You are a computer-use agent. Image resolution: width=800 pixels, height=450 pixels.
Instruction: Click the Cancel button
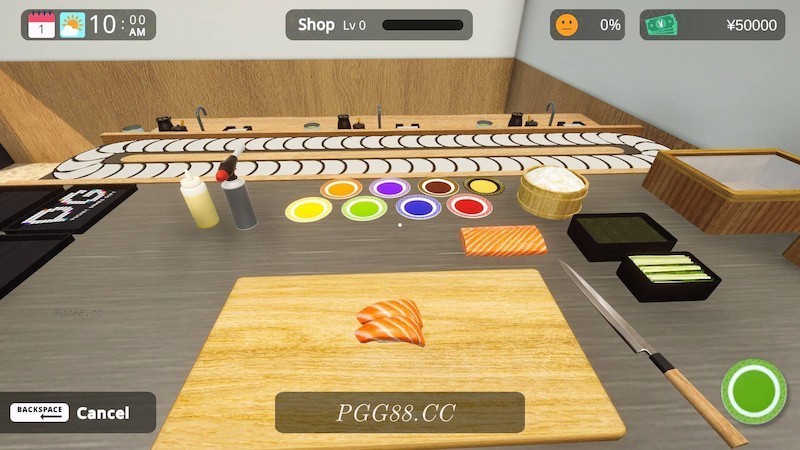pyautogui.click(x=78, y=412)
